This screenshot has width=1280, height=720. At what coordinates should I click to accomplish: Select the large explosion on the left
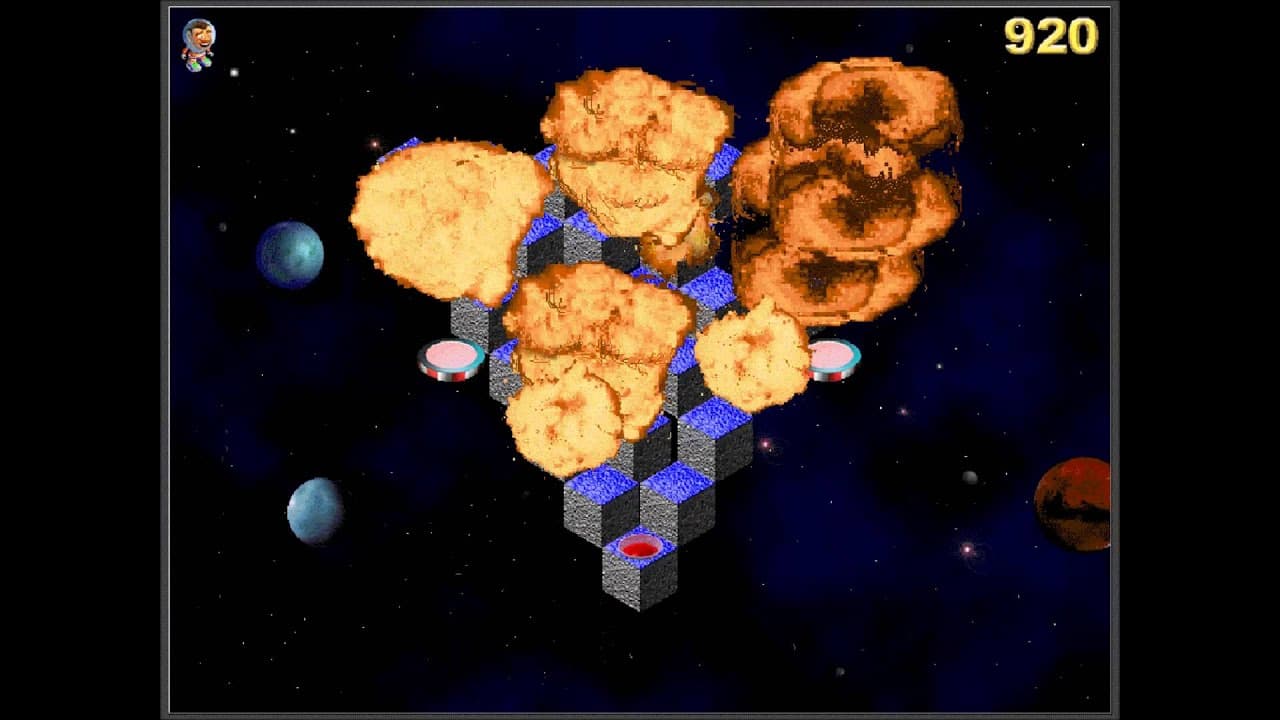click(450, 220)
